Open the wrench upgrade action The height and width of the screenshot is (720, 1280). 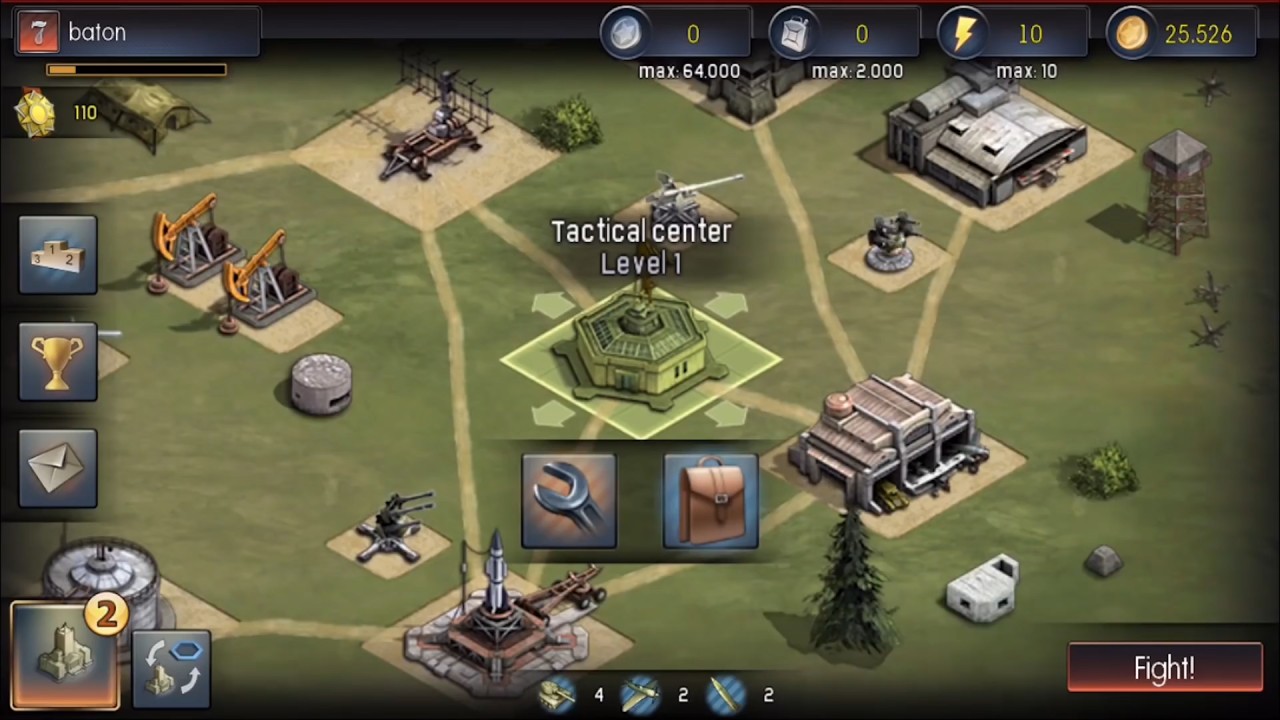point(569,501)
